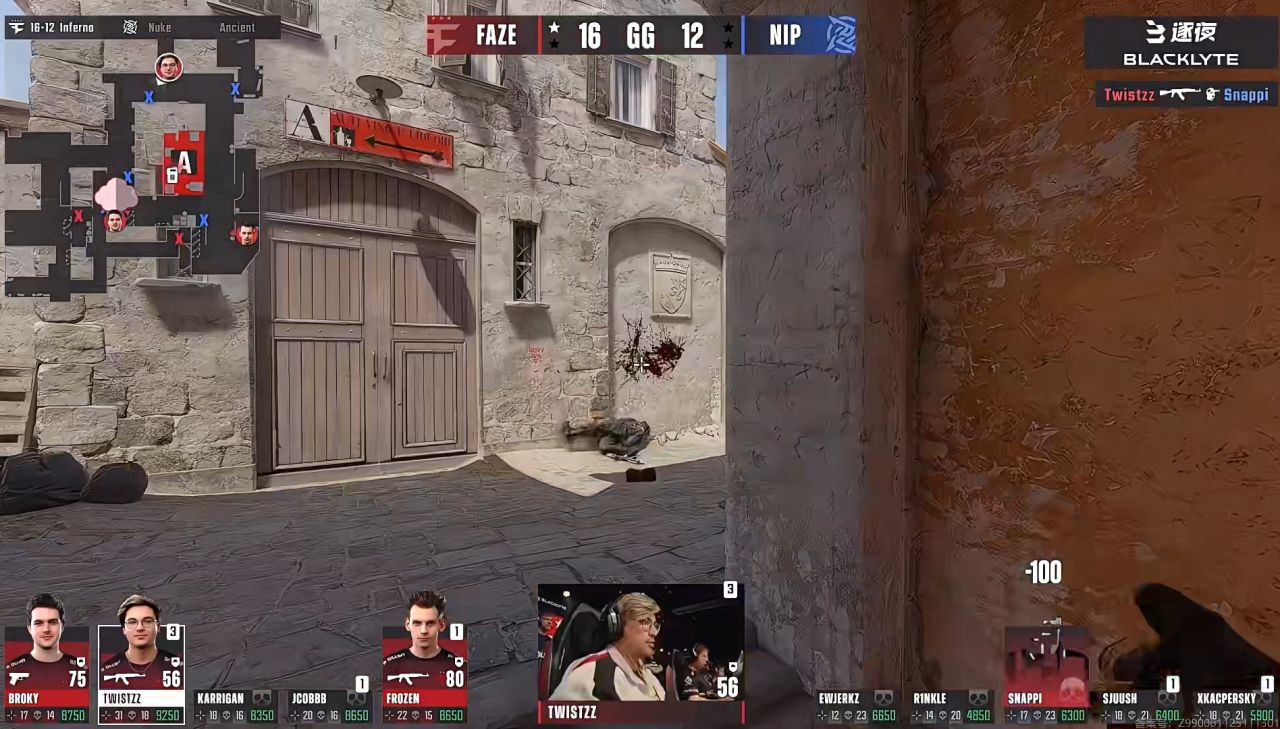Click the NIP team logo emblem

(840, 36)
